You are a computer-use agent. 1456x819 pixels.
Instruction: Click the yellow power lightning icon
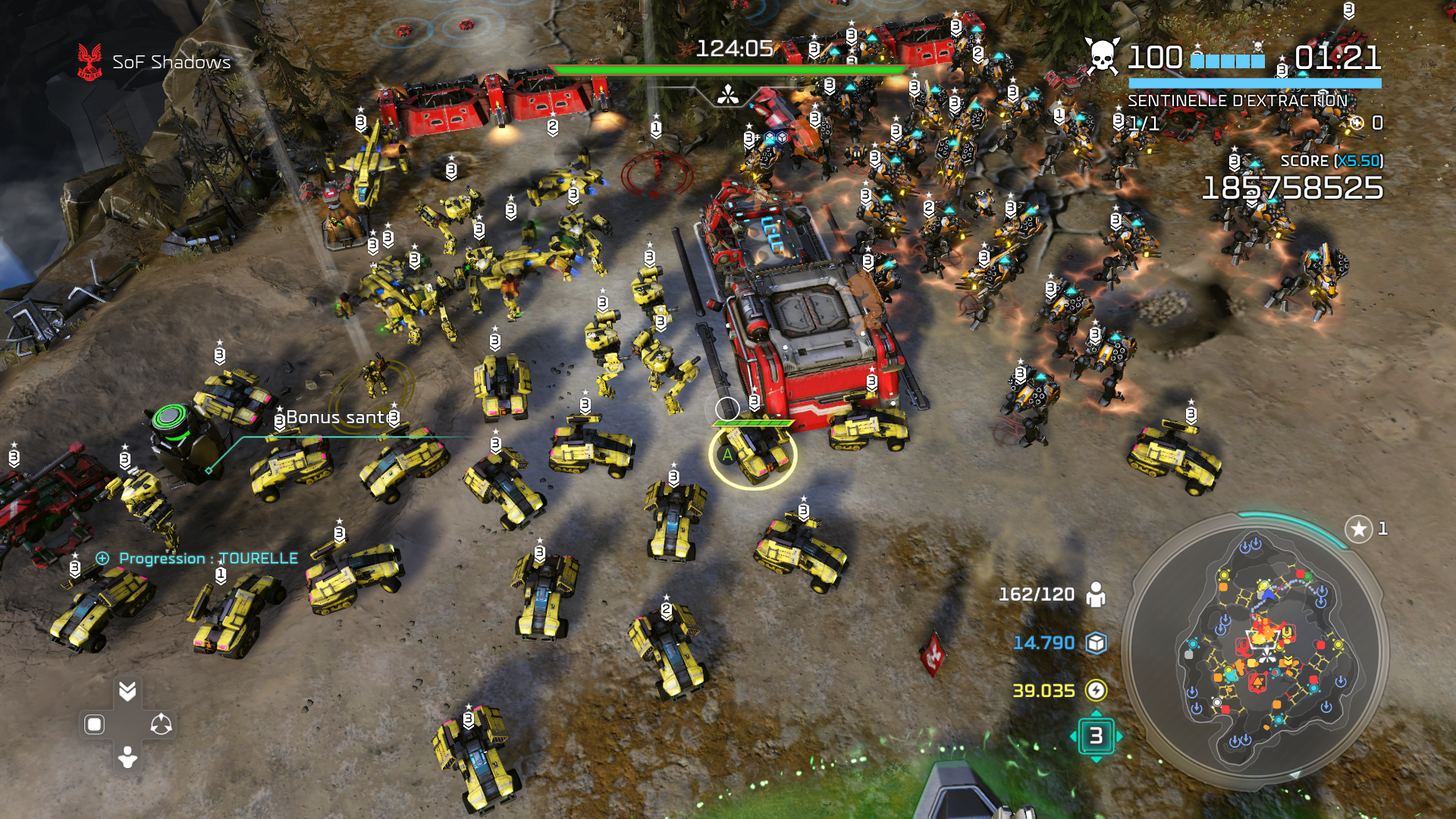click(x=1096, y=690)
